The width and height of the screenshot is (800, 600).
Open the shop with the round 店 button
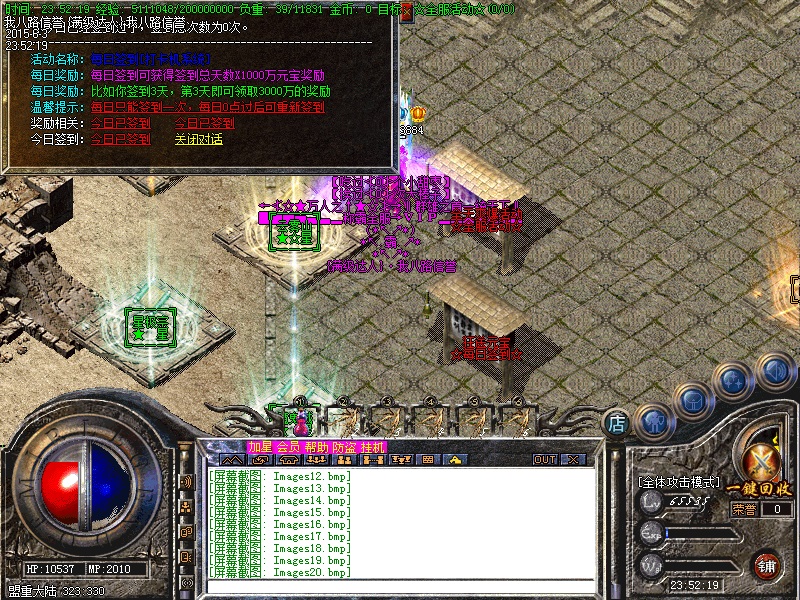[x=618, y=423]
